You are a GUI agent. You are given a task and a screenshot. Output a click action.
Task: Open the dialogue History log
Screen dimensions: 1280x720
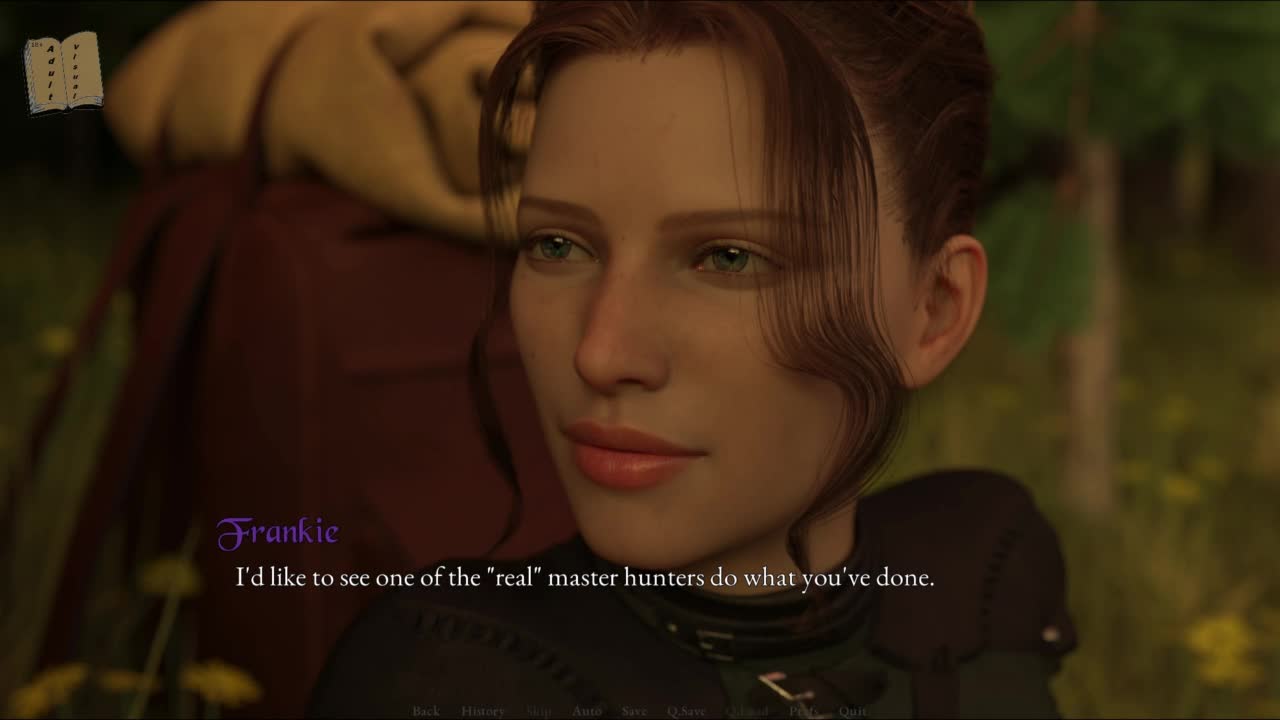point(483,711)
